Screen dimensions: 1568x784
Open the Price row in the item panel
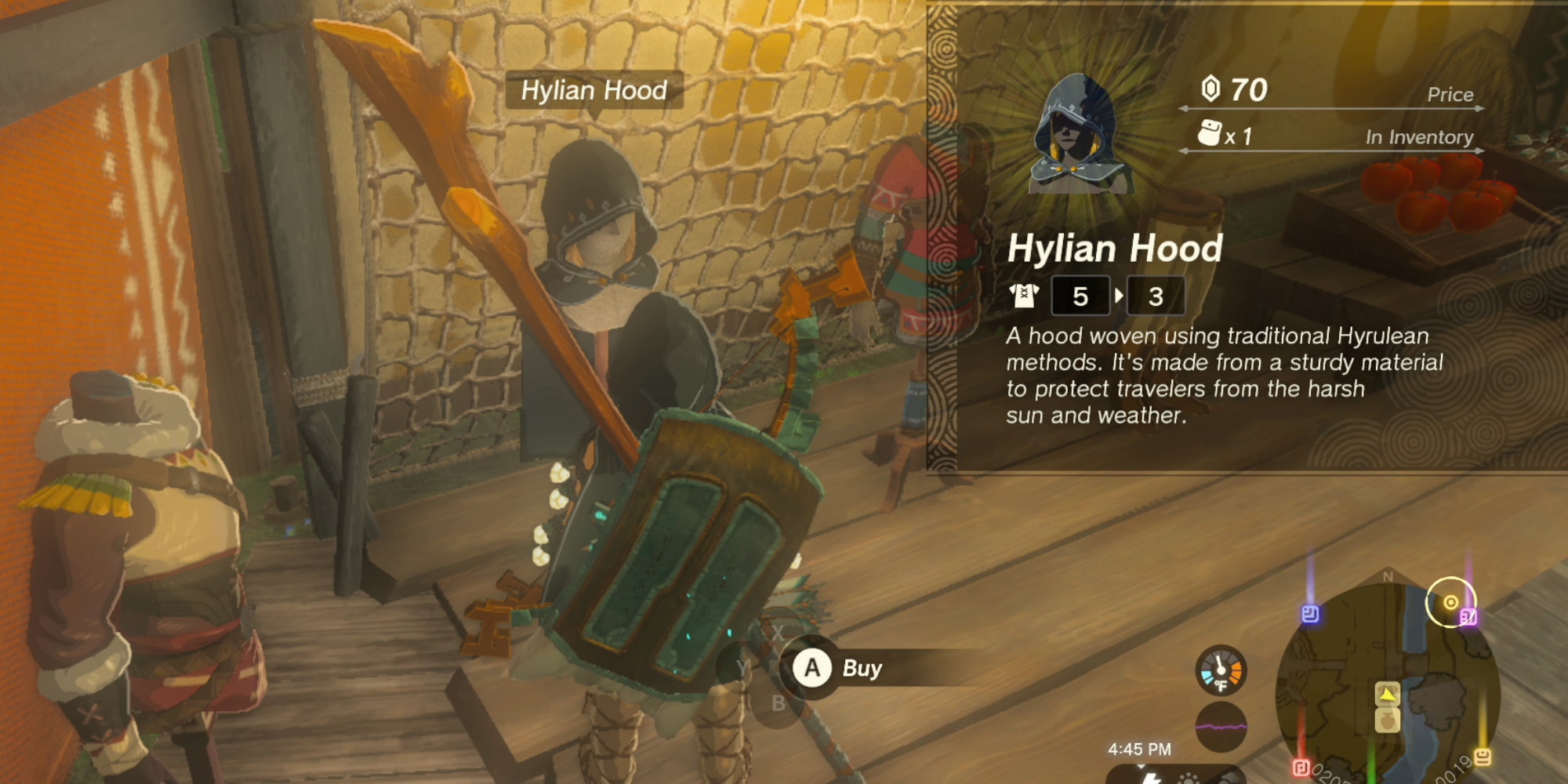coord(1450,95)
